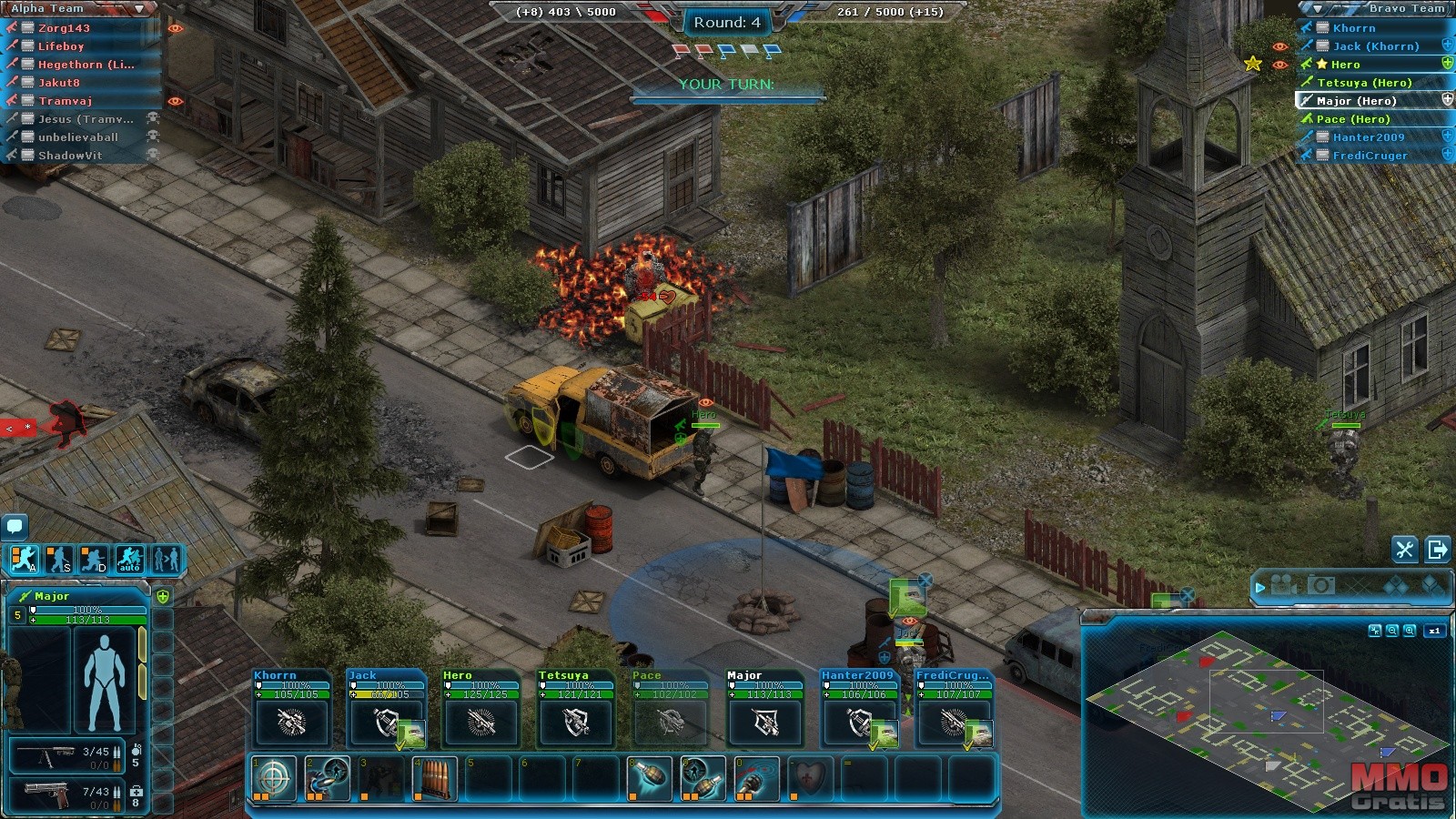Use the rifle ammo clip in slot 4
1456x819 pixels.
click(434, 779)
